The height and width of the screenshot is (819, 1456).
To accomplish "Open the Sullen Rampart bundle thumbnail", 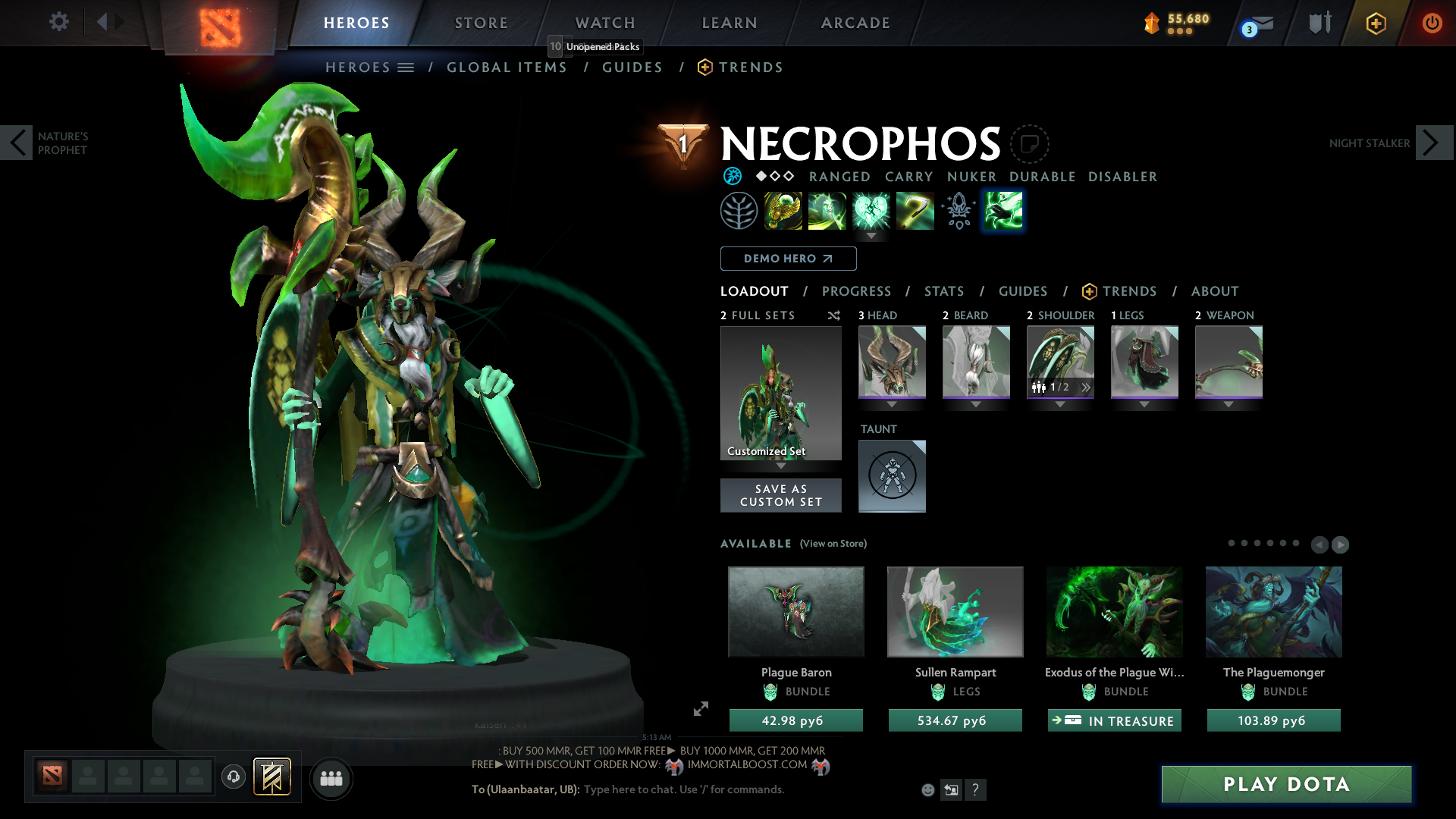I will click(x=955, y=611).
